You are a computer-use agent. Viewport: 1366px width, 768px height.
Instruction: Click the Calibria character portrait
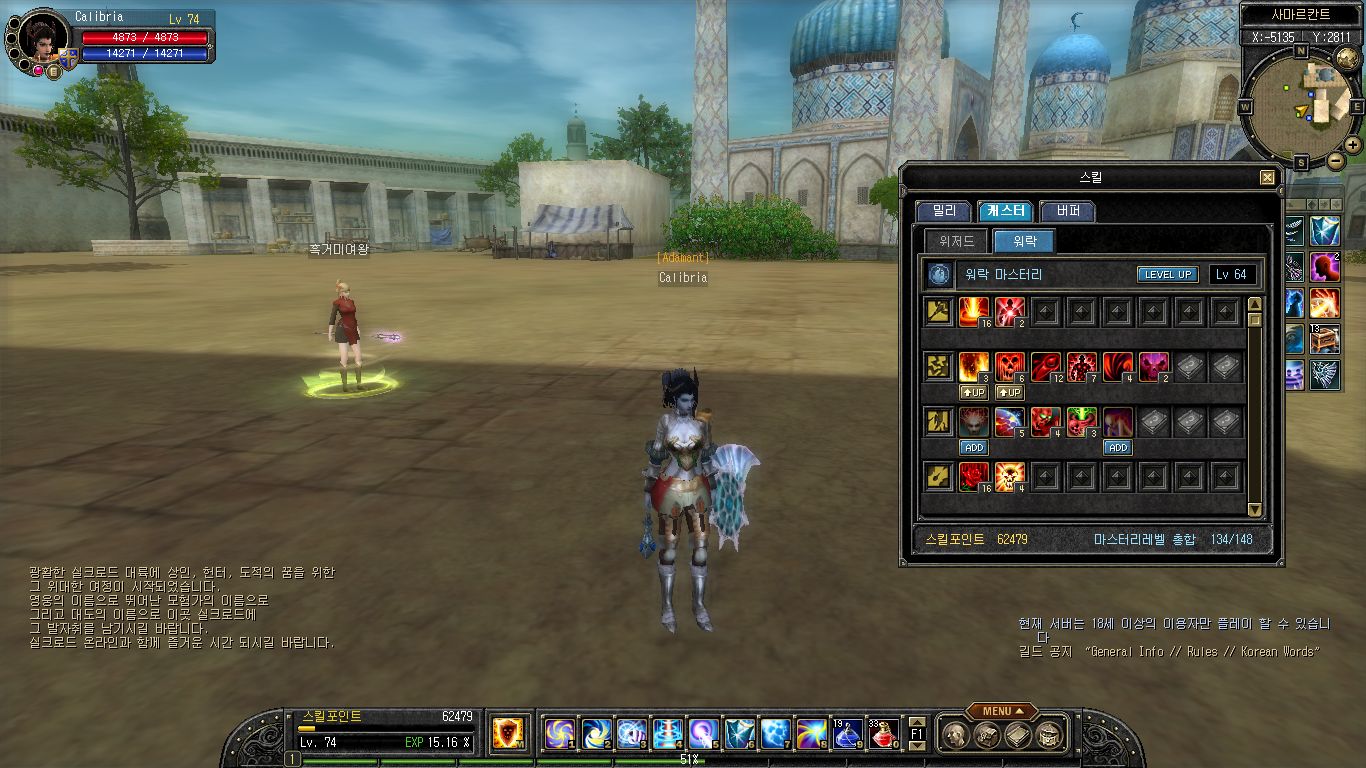[42, 38]
